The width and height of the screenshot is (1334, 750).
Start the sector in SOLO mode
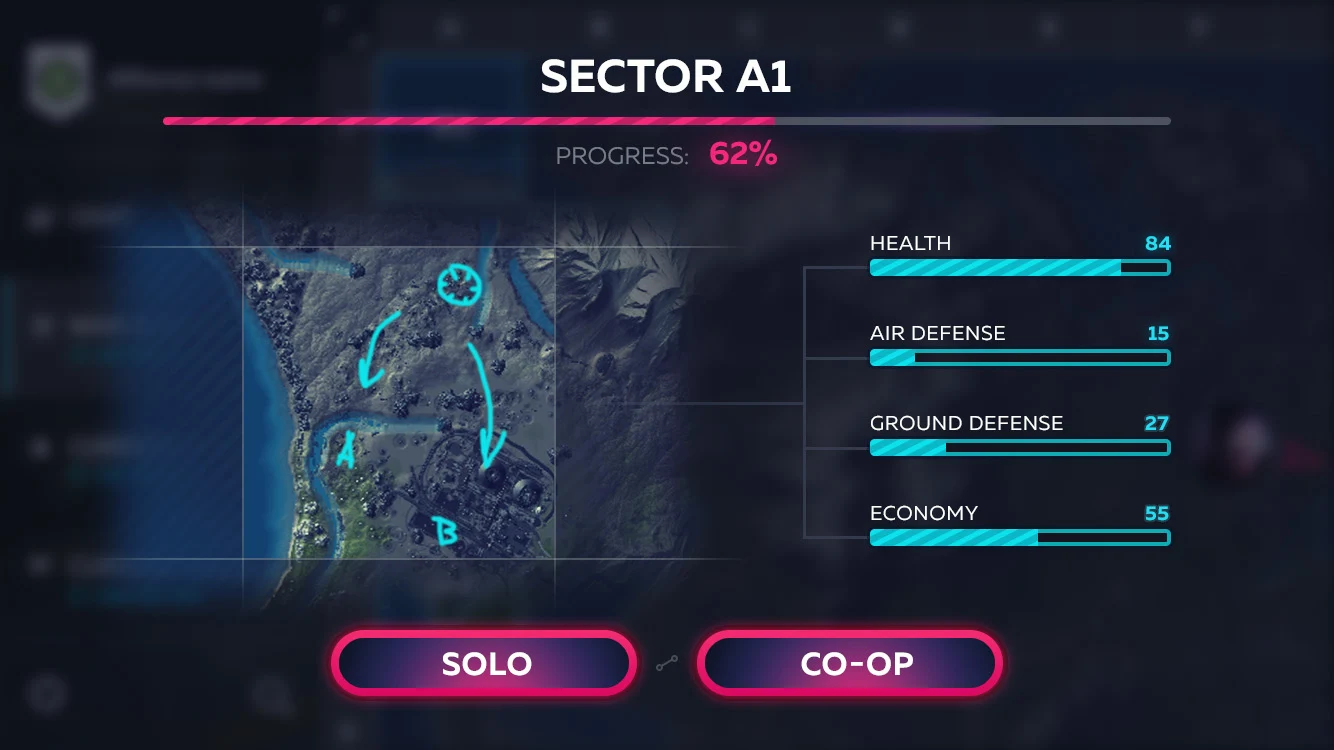(x=485, y=663)
